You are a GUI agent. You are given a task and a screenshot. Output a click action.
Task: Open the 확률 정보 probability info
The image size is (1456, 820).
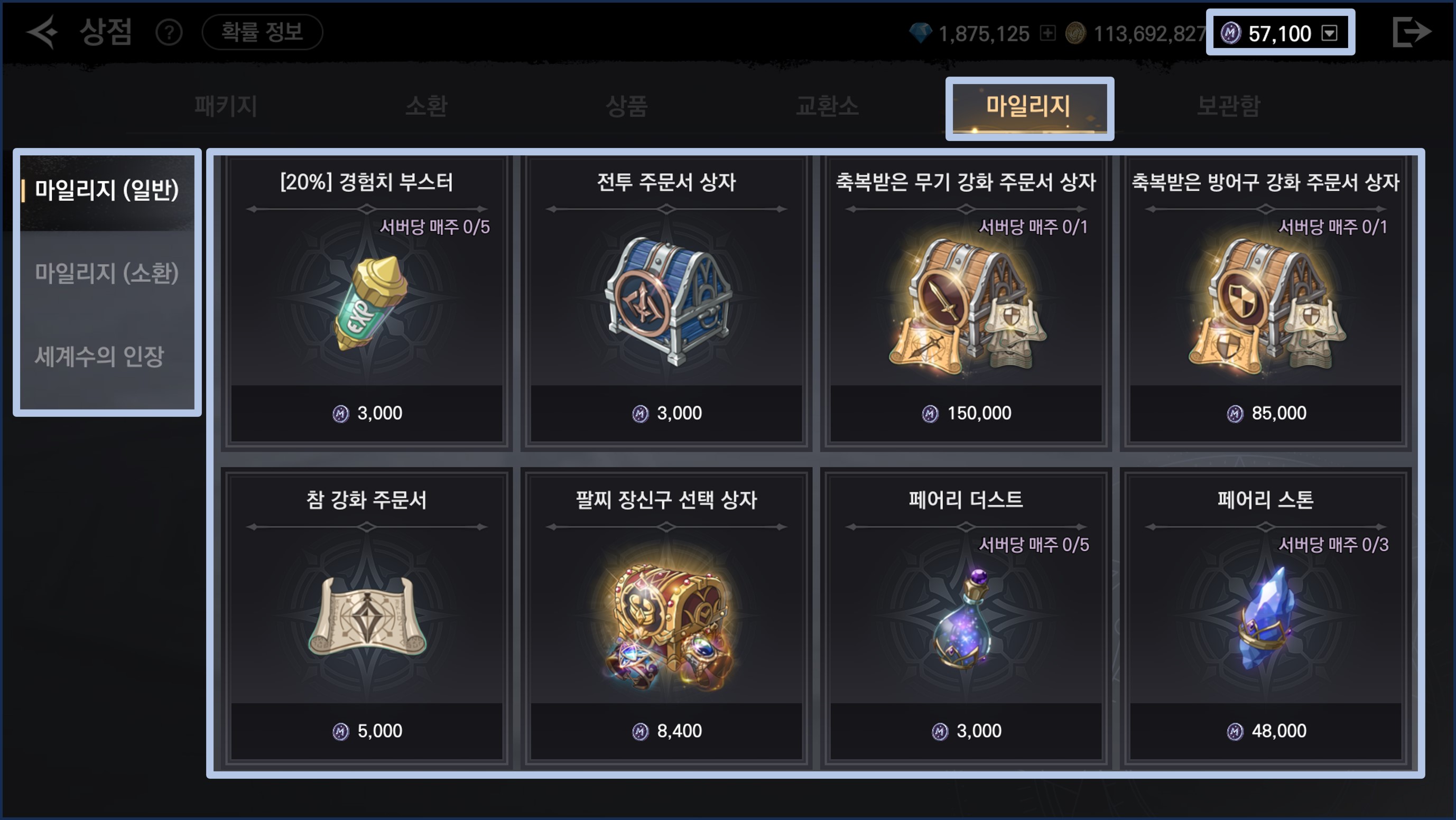tap(262, 32)
